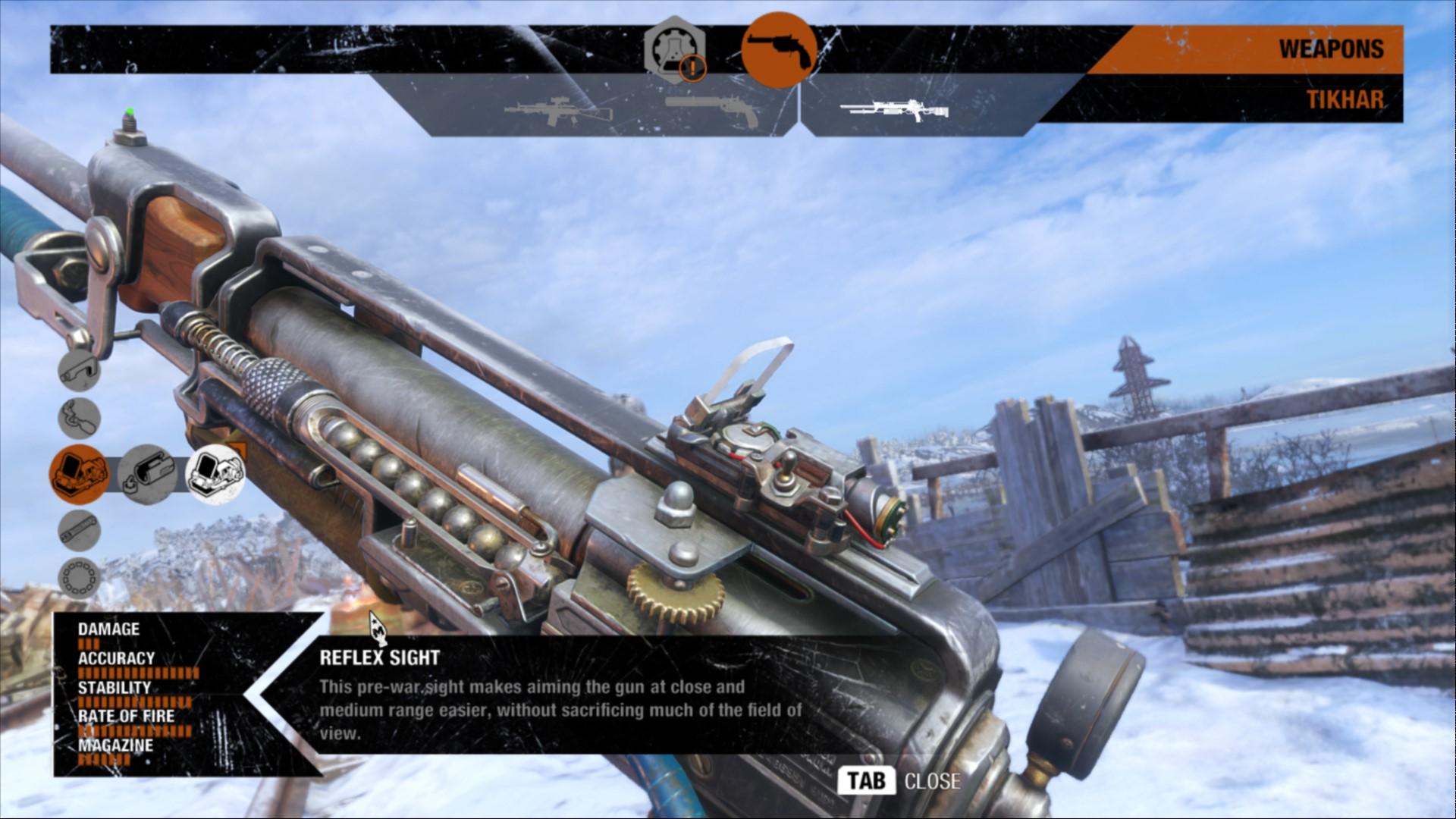Image resolution: width=1456 pixels, height=819 pixels.
Task: Open the ring-of-balls ammo slot
Action: (79, 579)
